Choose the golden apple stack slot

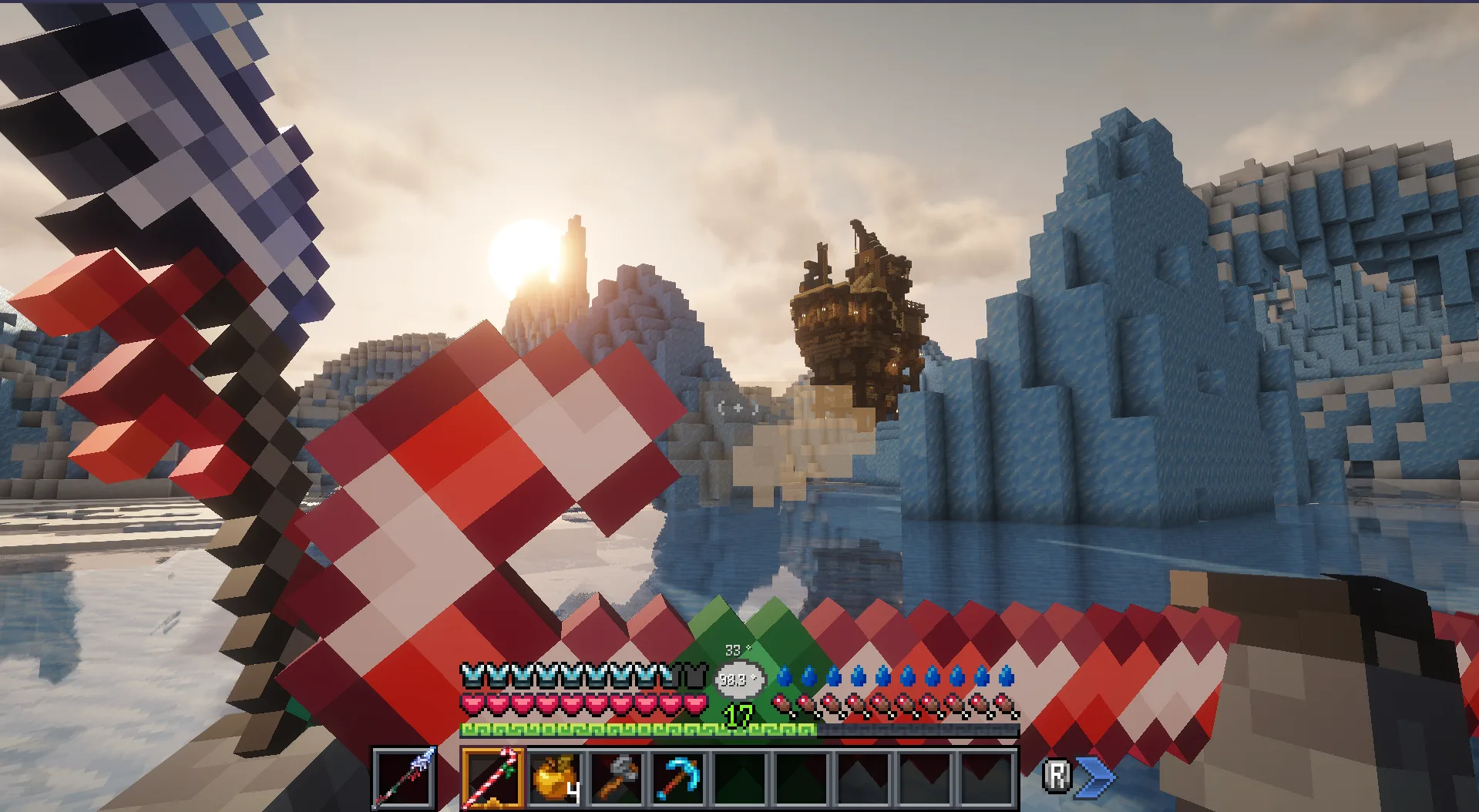(x=555, y=777)
